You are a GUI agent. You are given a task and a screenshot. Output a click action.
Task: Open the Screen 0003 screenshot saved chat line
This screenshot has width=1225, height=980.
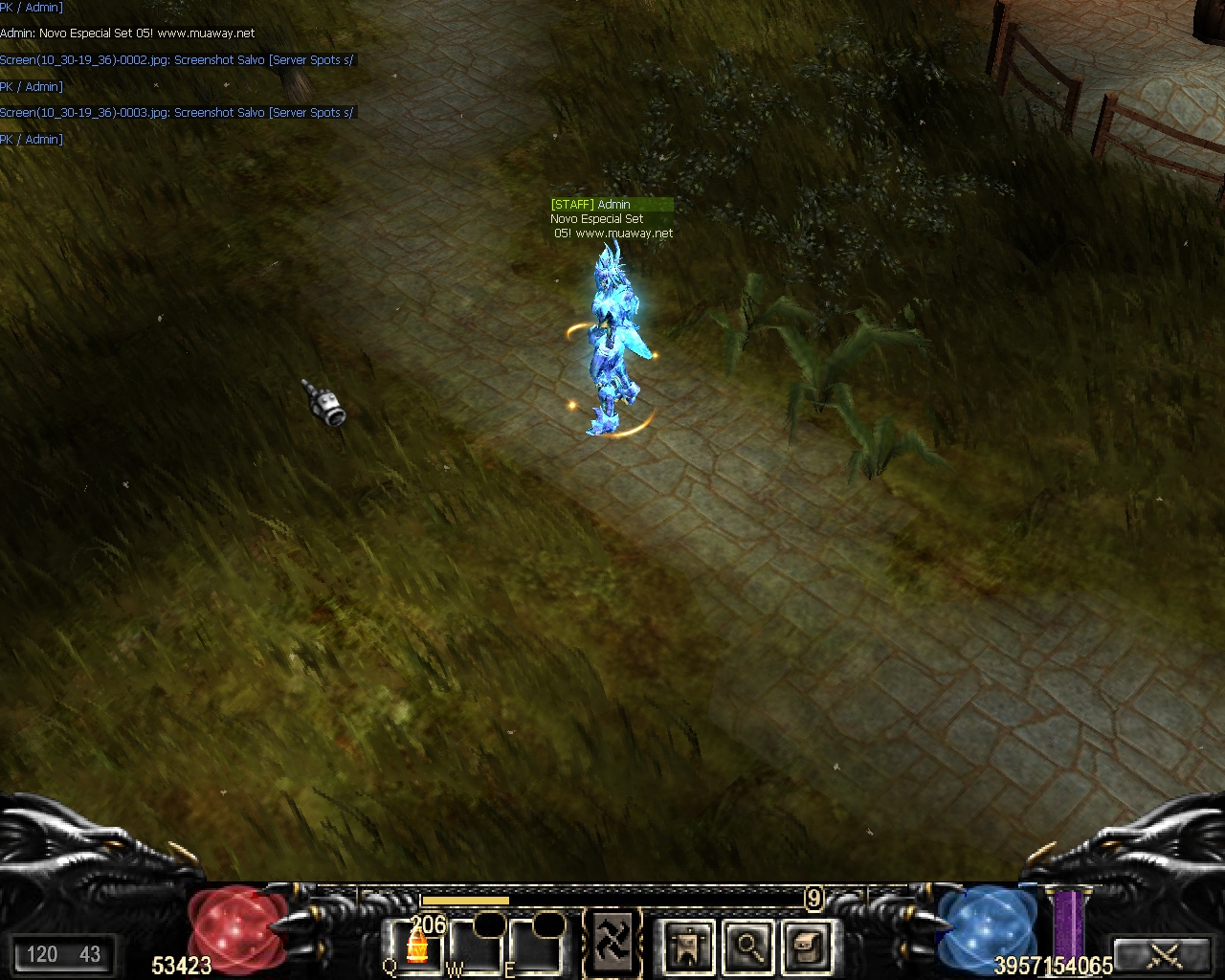pos(177,113)
